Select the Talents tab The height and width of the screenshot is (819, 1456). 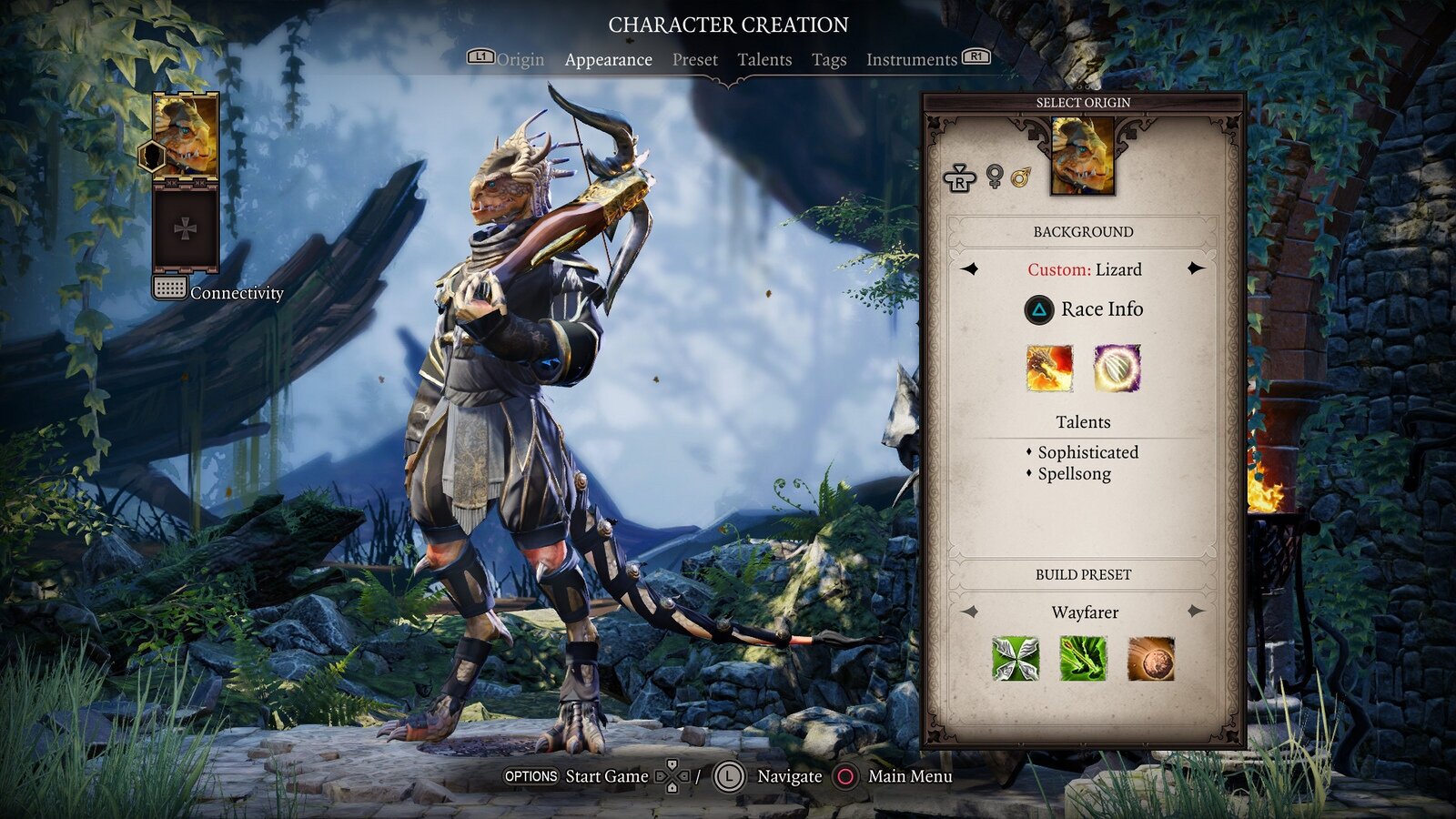(x=764, y=60)
